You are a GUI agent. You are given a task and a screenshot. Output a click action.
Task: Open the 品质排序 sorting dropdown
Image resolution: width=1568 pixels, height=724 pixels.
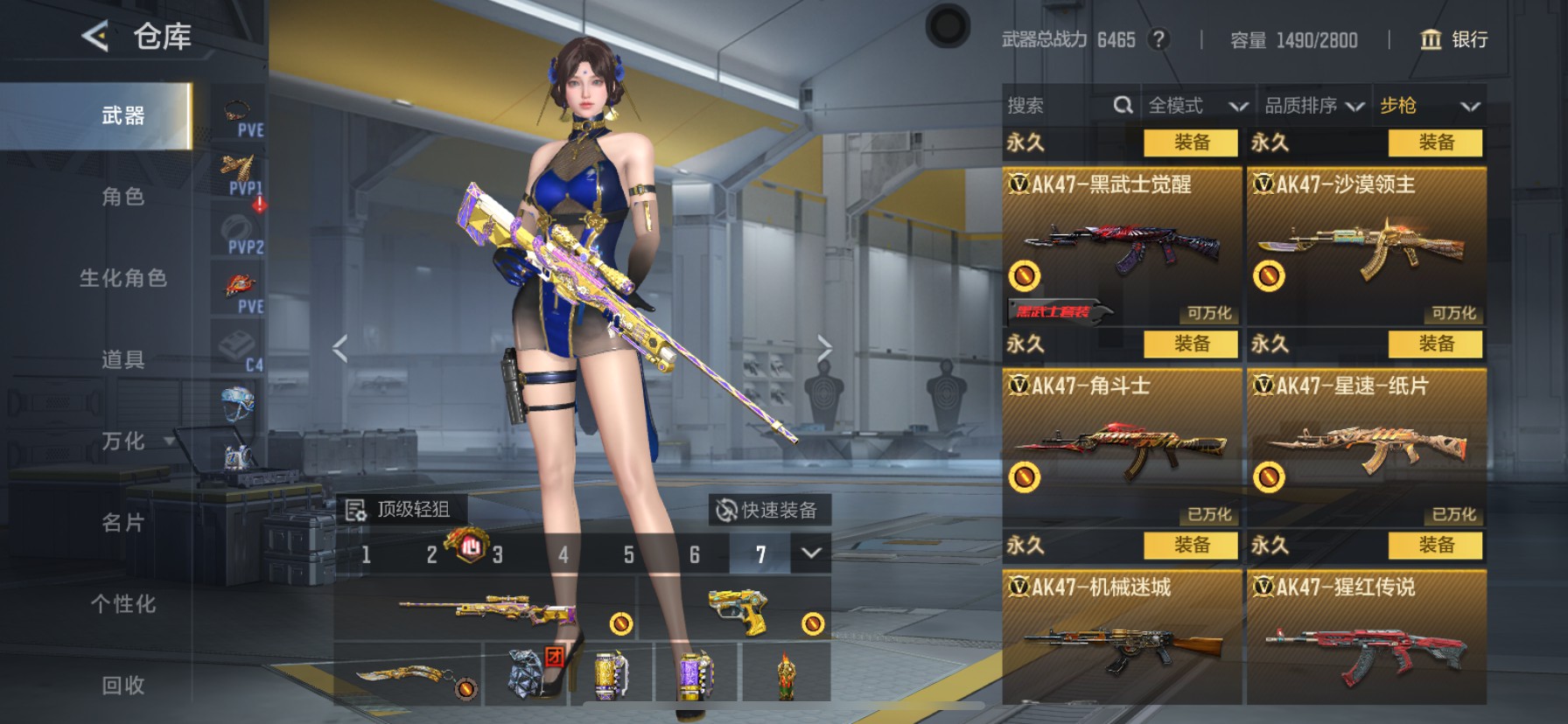[x=1312, y=106]
